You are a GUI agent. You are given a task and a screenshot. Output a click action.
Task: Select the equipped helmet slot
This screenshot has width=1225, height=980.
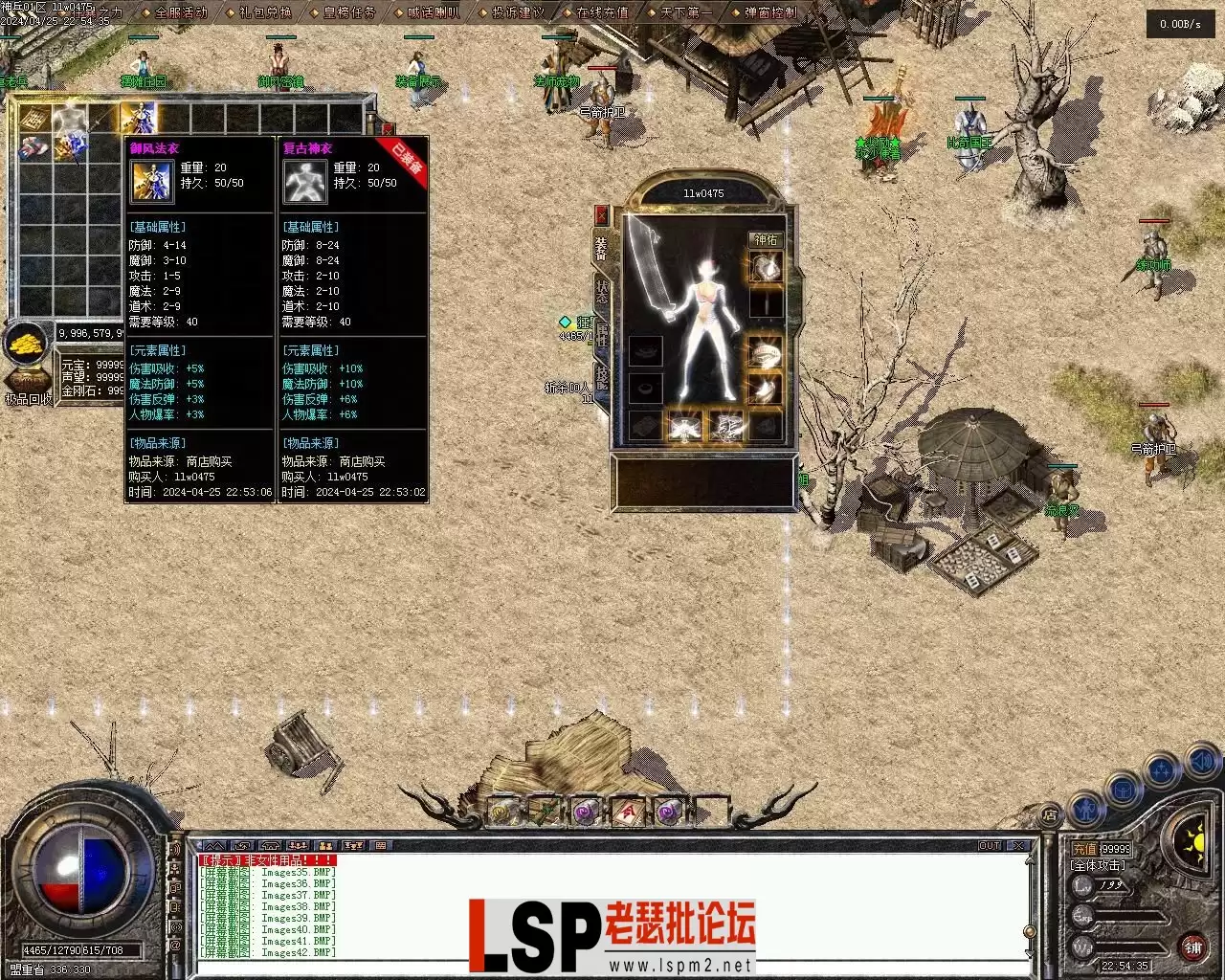tap(765, 268)
